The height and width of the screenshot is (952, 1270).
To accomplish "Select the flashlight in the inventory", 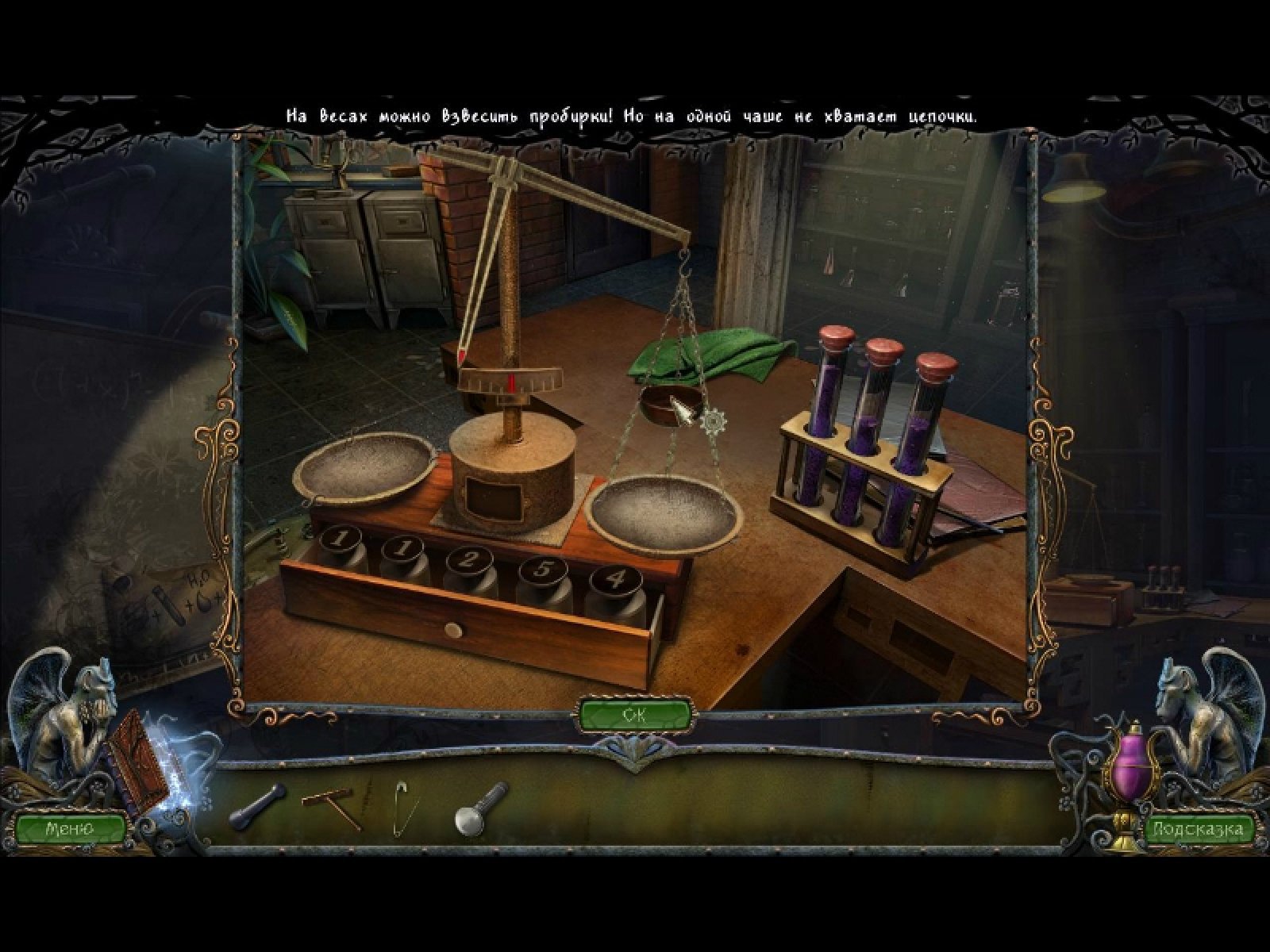I will tap(480, 808).
